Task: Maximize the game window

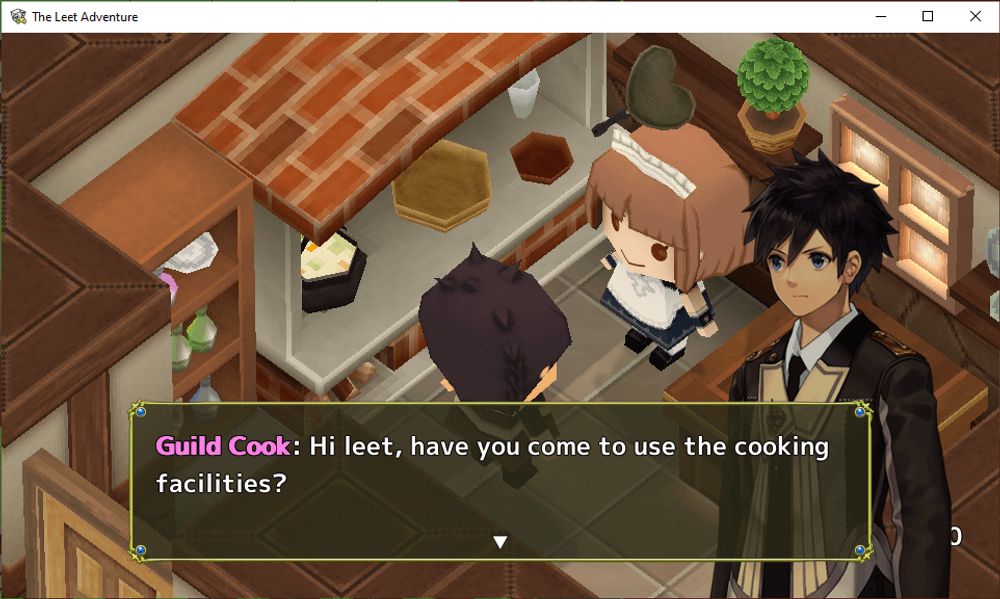Action: click(928, 16)
